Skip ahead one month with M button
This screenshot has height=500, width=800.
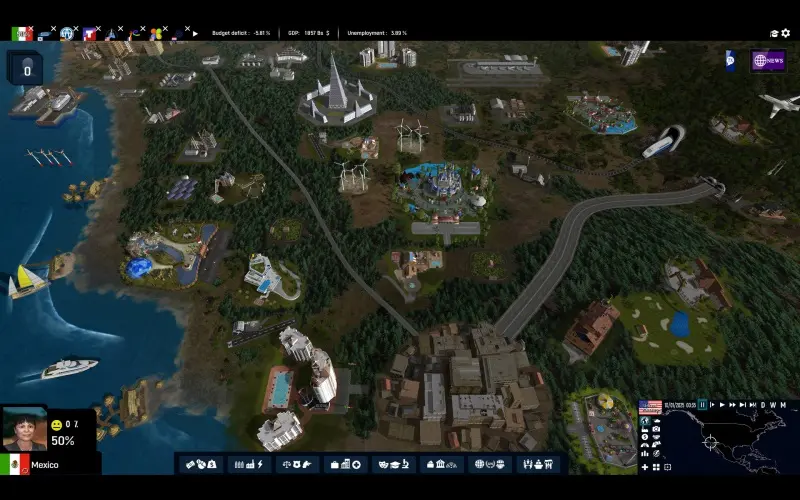(781, 405)
